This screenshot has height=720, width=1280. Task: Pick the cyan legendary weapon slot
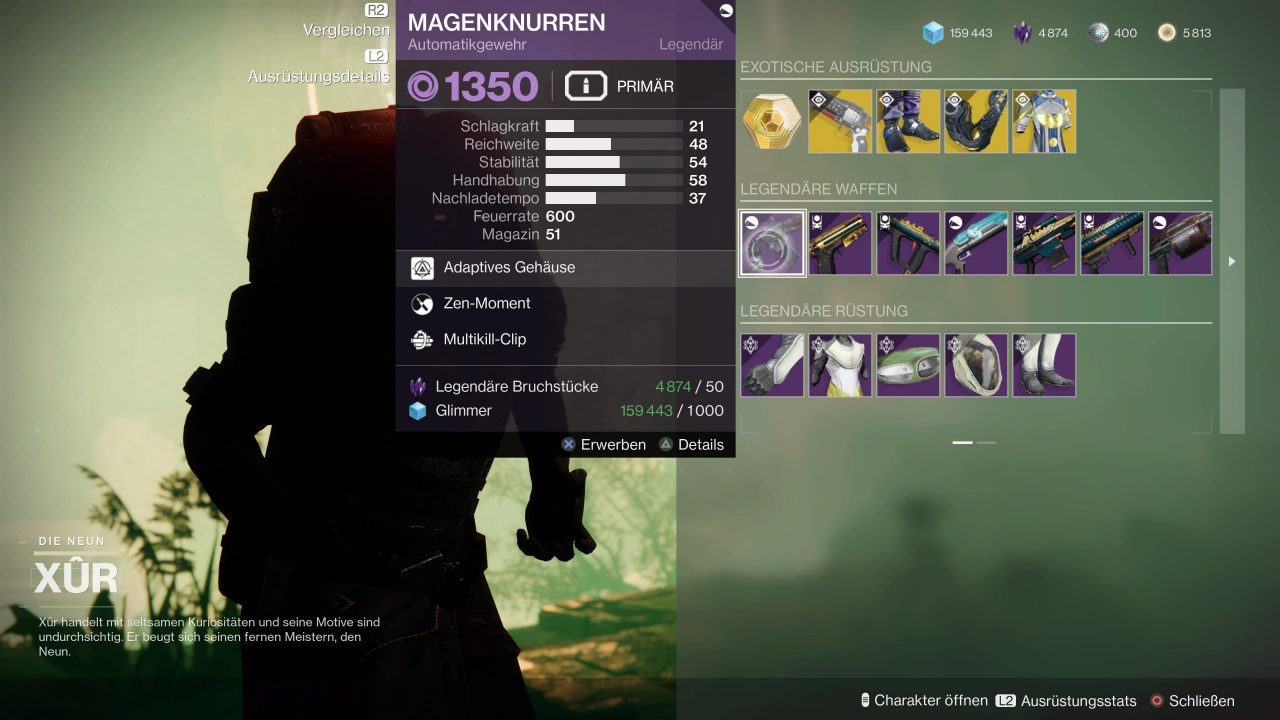tap(976, 243)
